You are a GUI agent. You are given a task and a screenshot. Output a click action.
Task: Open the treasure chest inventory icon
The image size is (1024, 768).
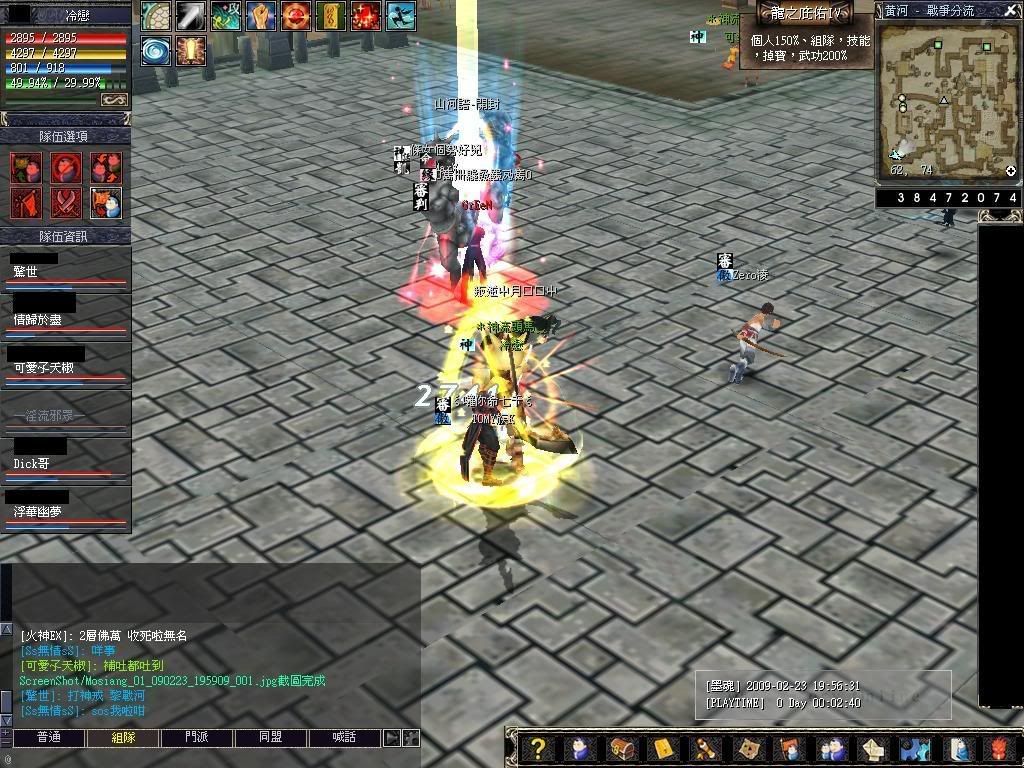pos(622,749)
